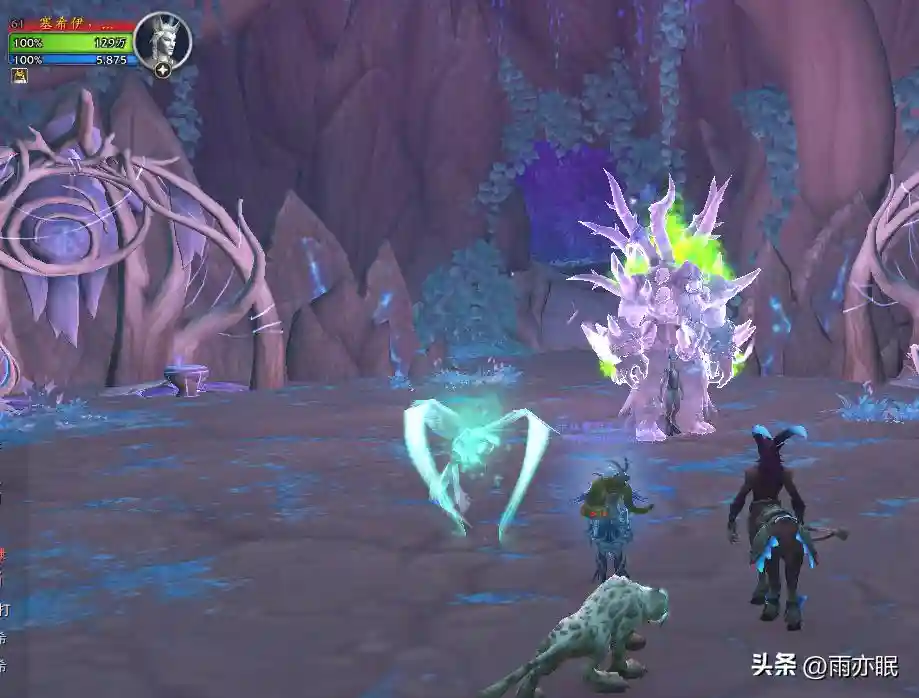Click the red target name bar 塞希伊
Viewport: 919px width, 698px height.
click(76, 25)
